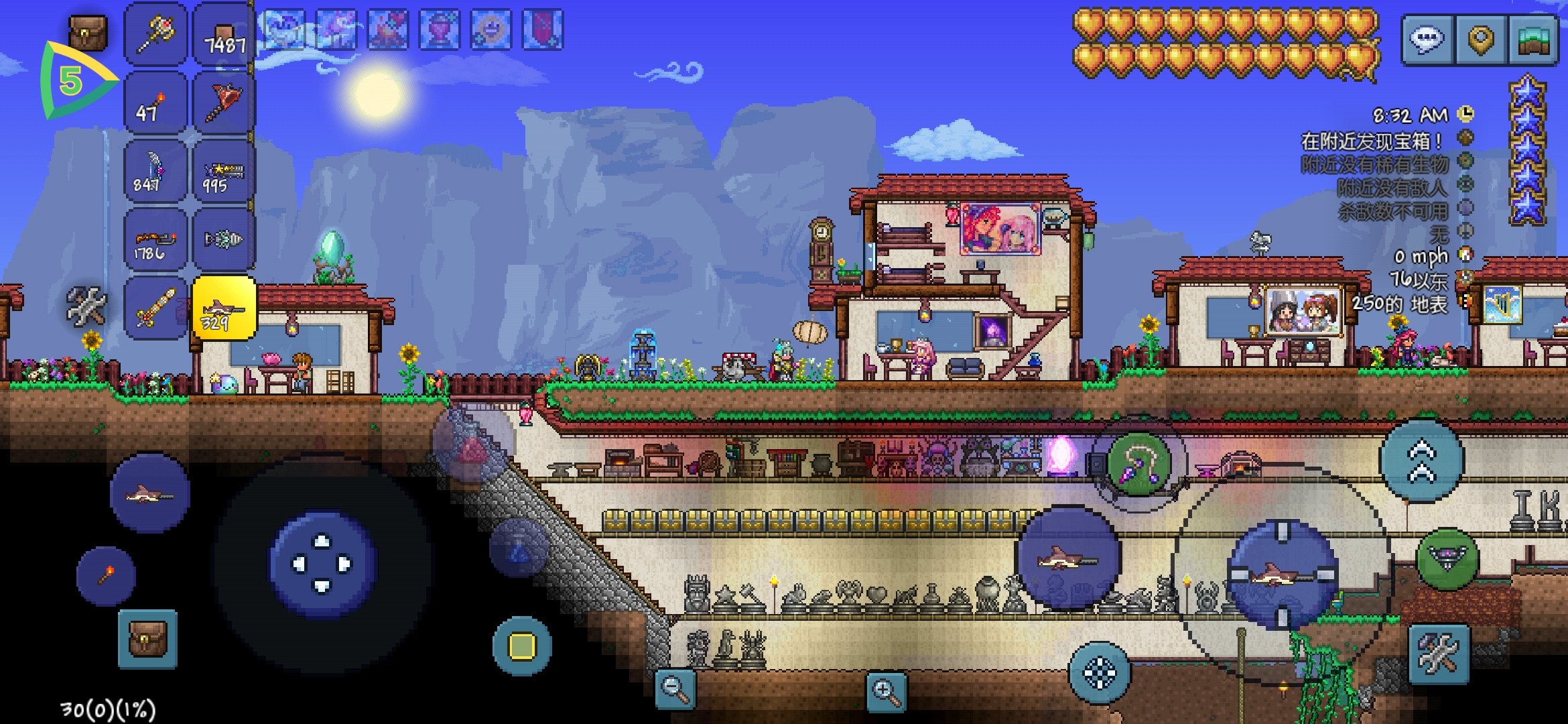1568x724 pixels.
Task: Tap the map pin button
Action: 1480,40
